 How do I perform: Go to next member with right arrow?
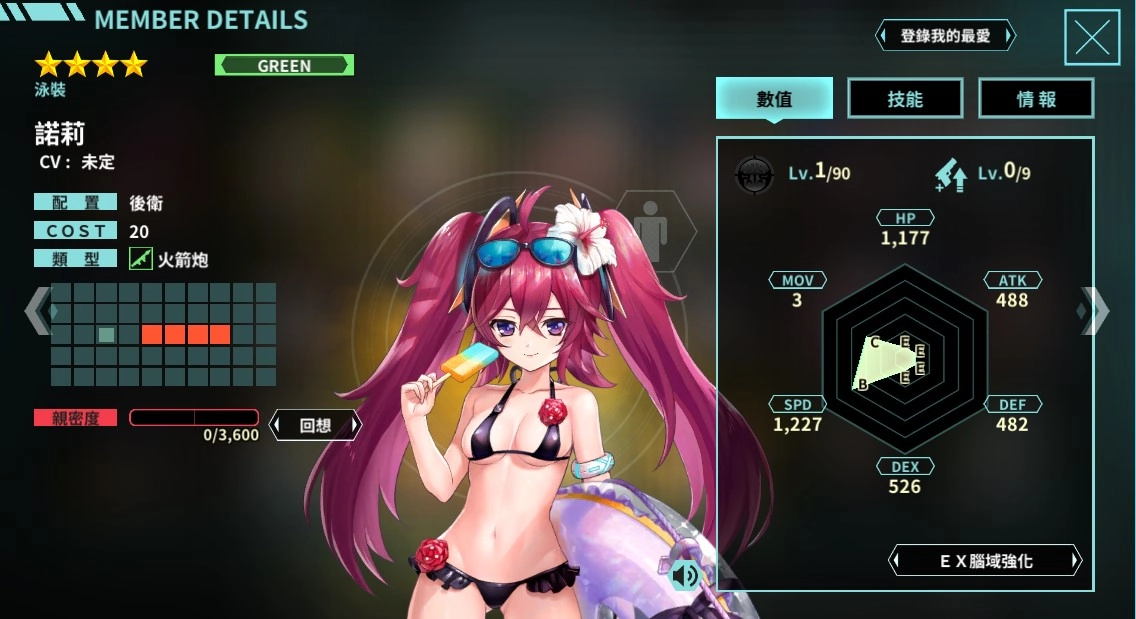coord(1094,310)
